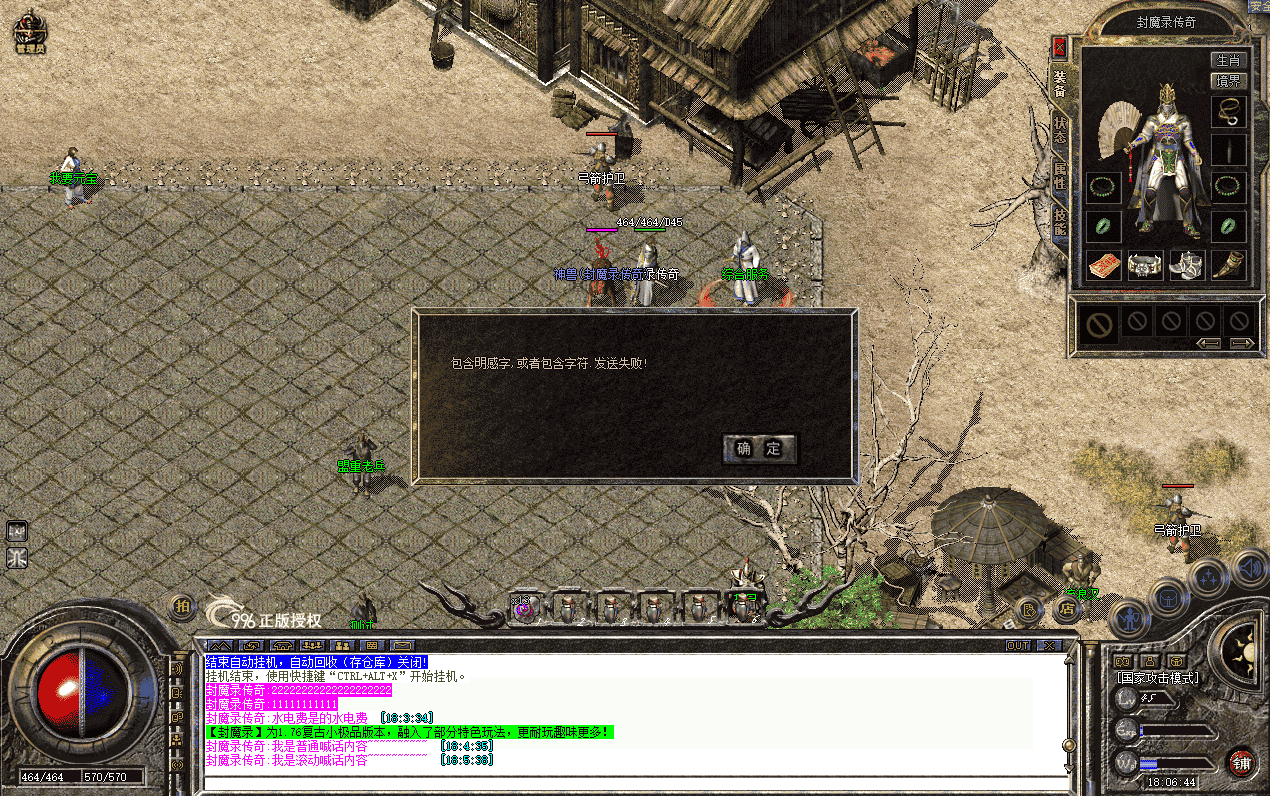1270x796 pixels.
Task: Open the character figure round button
Action: [x=1129, y=620]
